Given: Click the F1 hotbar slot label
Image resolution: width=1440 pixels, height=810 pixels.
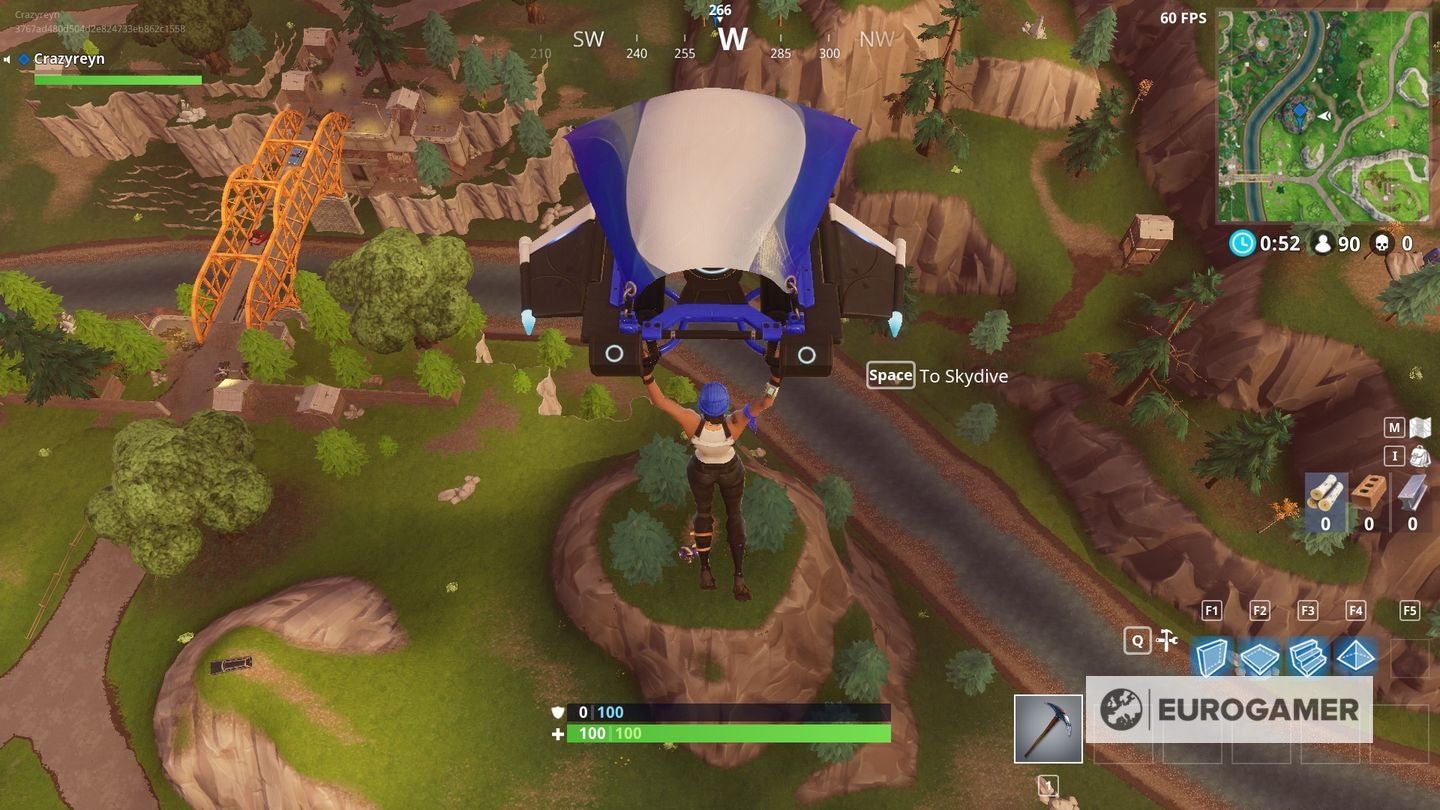Looking at the screenshot, I should pos(1211,610).
